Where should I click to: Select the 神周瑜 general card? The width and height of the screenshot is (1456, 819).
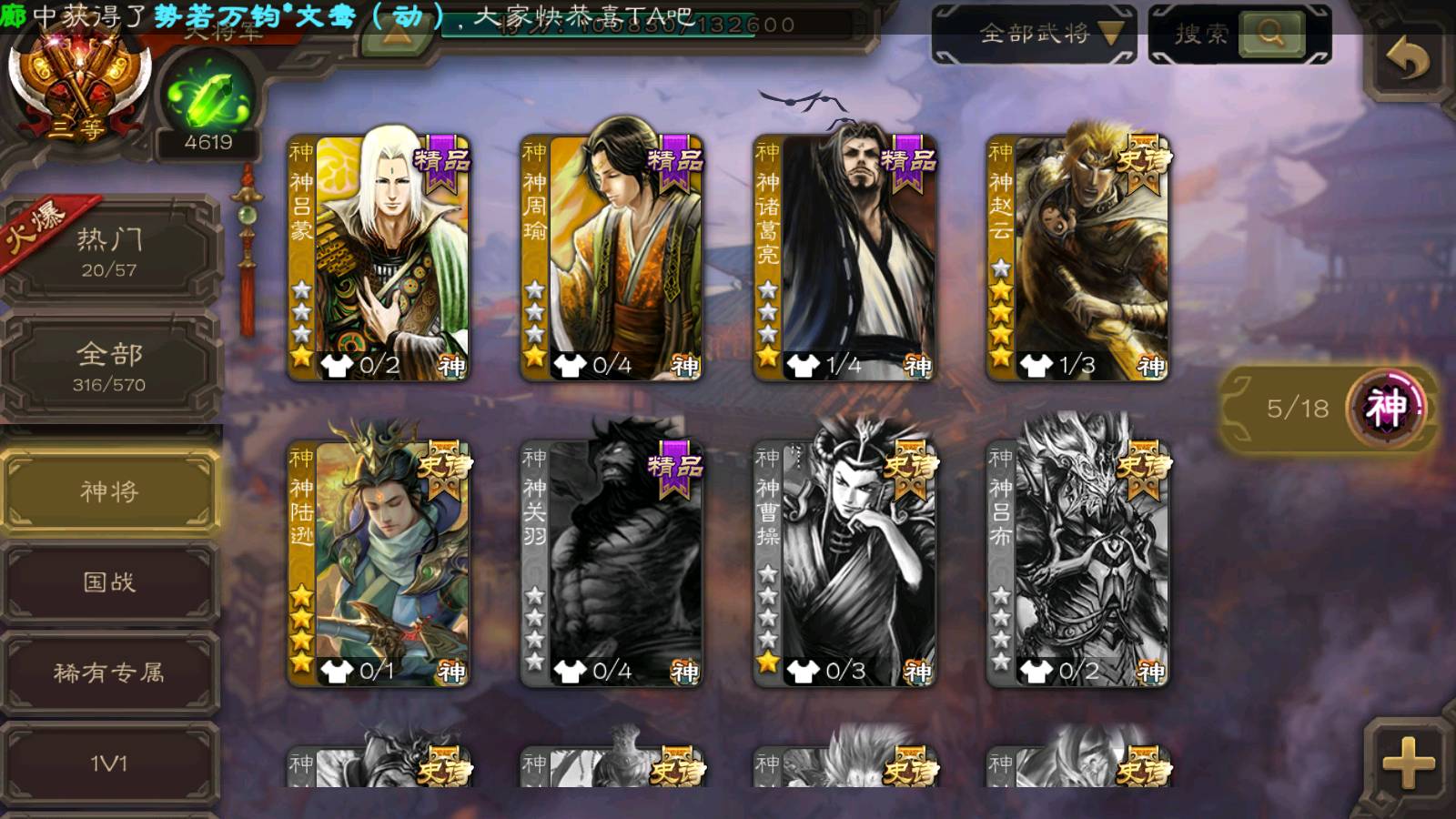(612, 258)
